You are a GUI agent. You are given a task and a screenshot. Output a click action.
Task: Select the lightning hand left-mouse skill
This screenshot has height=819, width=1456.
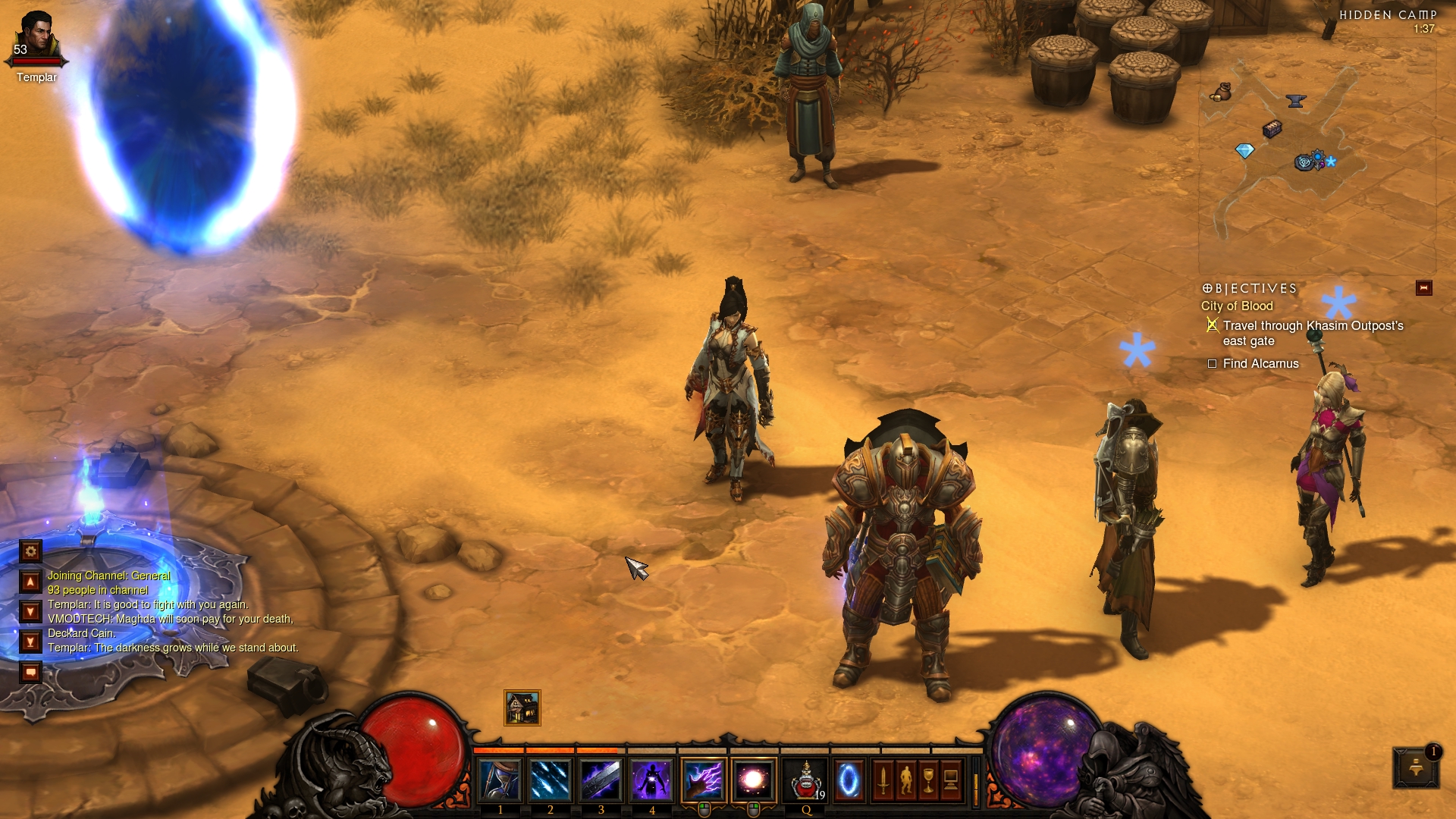coord(704,780)
